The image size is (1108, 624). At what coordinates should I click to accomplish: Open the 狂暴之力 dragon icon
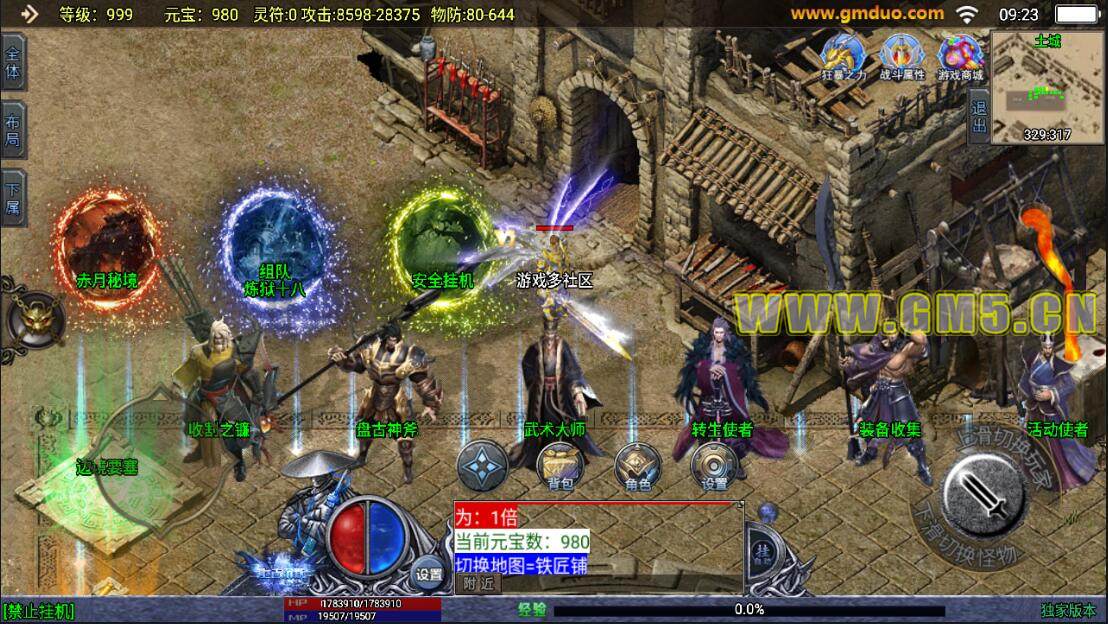coord(842,55)
